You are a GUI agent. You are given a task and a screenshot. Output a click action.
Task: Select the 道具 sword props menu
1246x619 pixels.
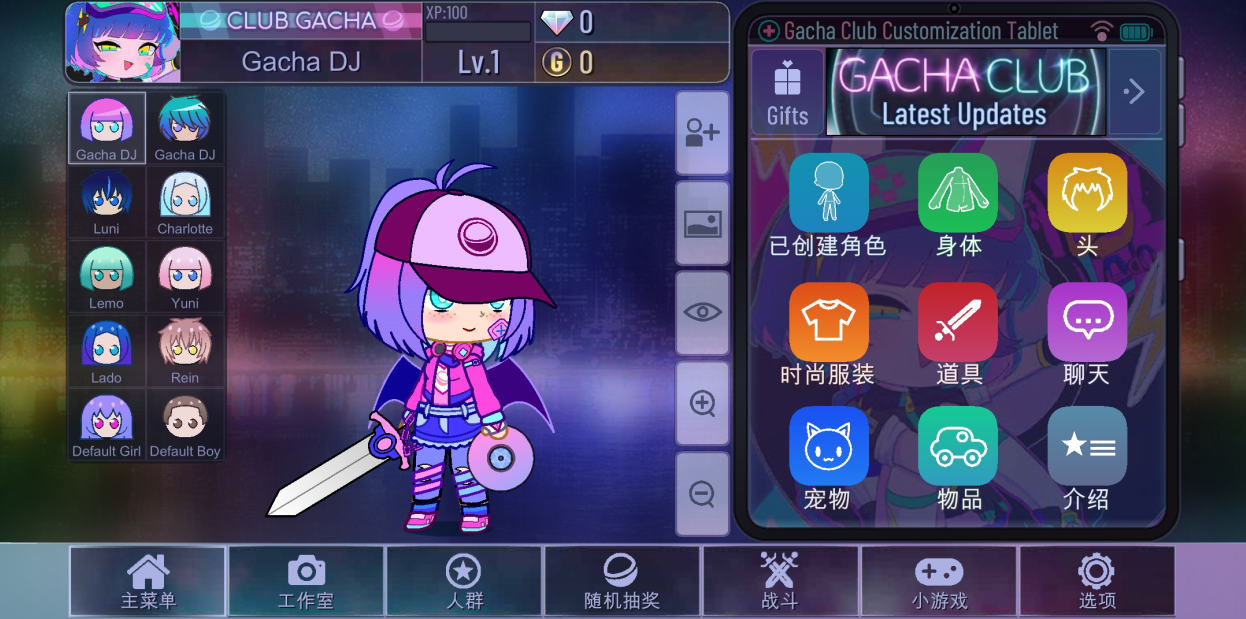[958, 322]
